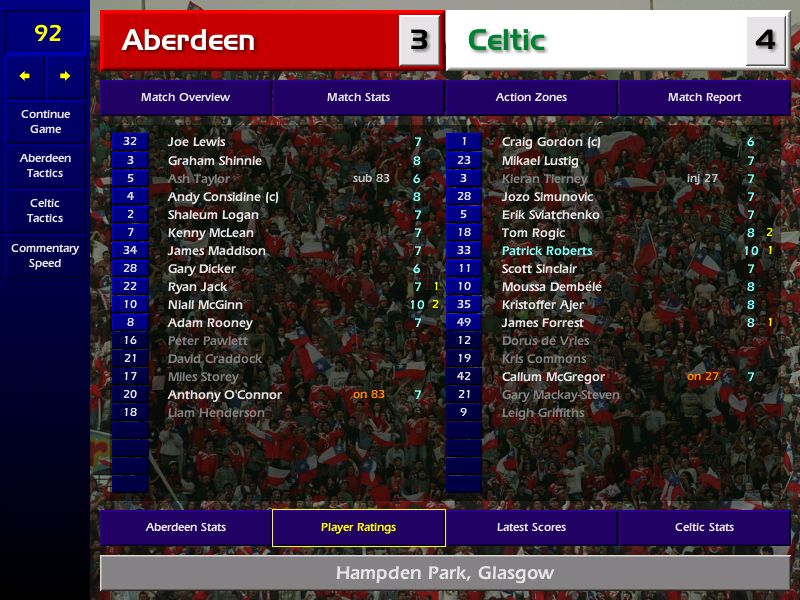Select the Player Ratings tab

(358, 527)
